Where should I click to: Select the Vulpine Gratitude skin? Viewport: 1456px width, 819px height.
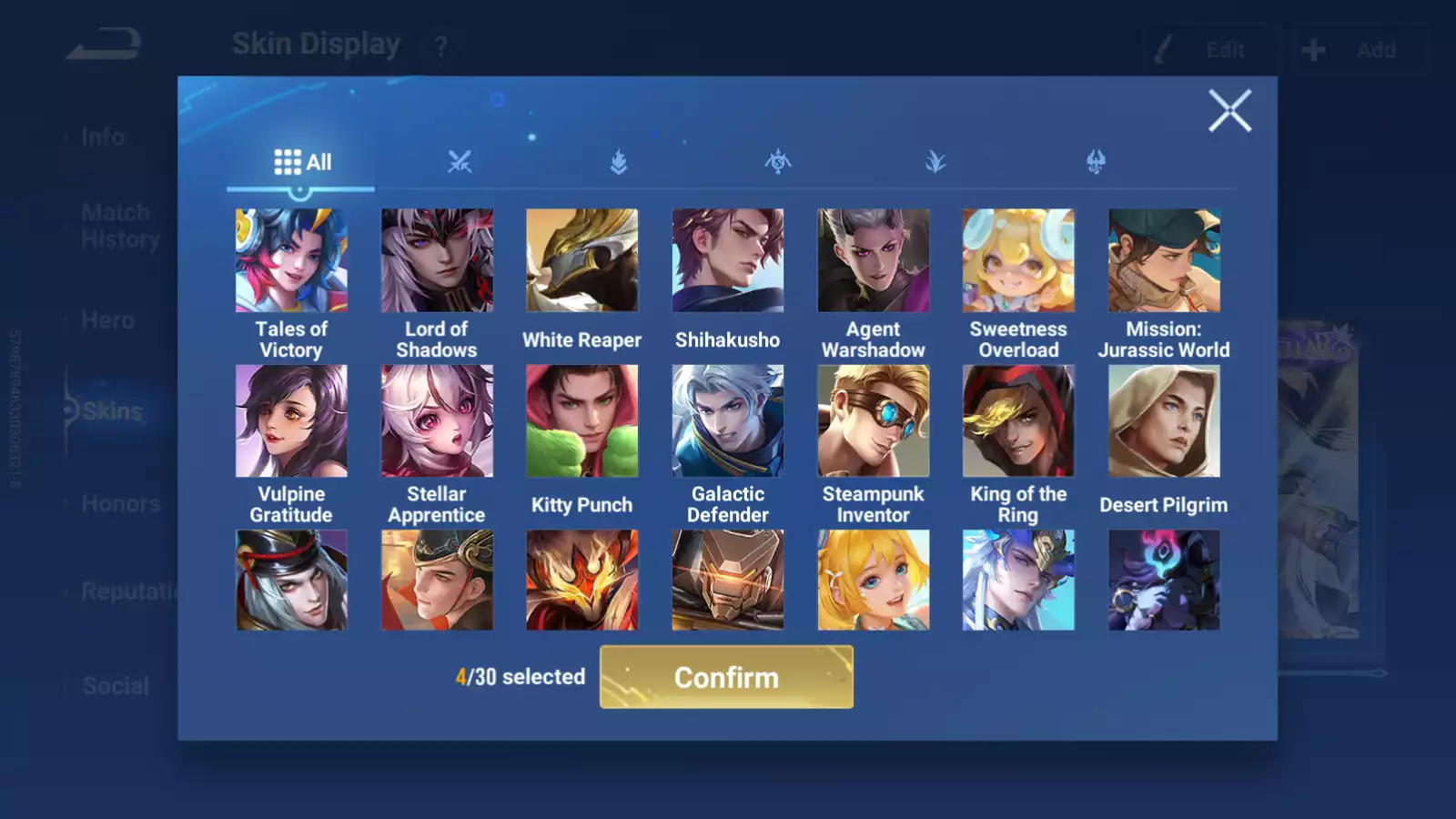tap(291, 421)
